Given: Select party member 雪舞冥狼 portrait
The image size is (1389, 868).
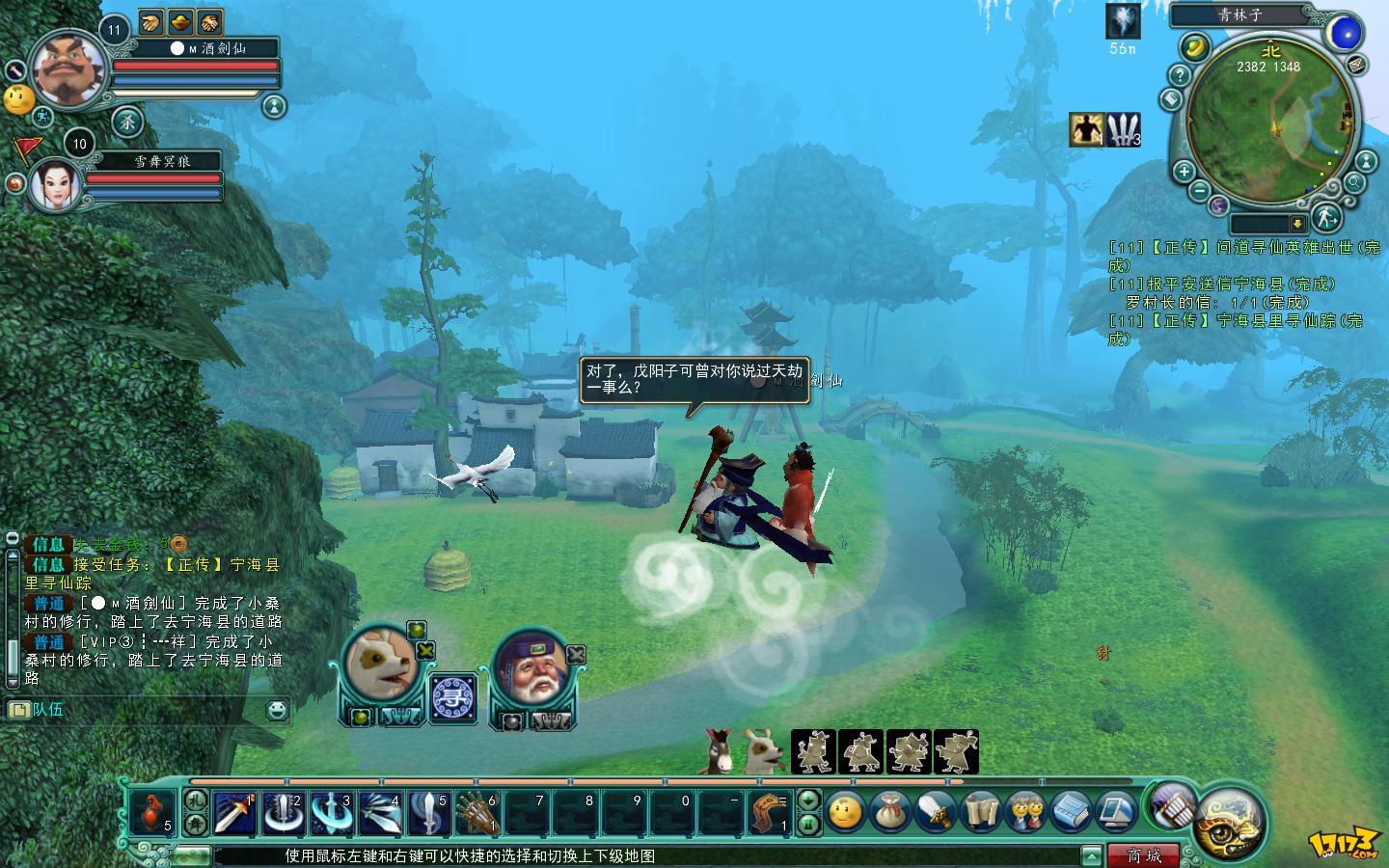Looking at the screenshot, I should tap(56, 183).
